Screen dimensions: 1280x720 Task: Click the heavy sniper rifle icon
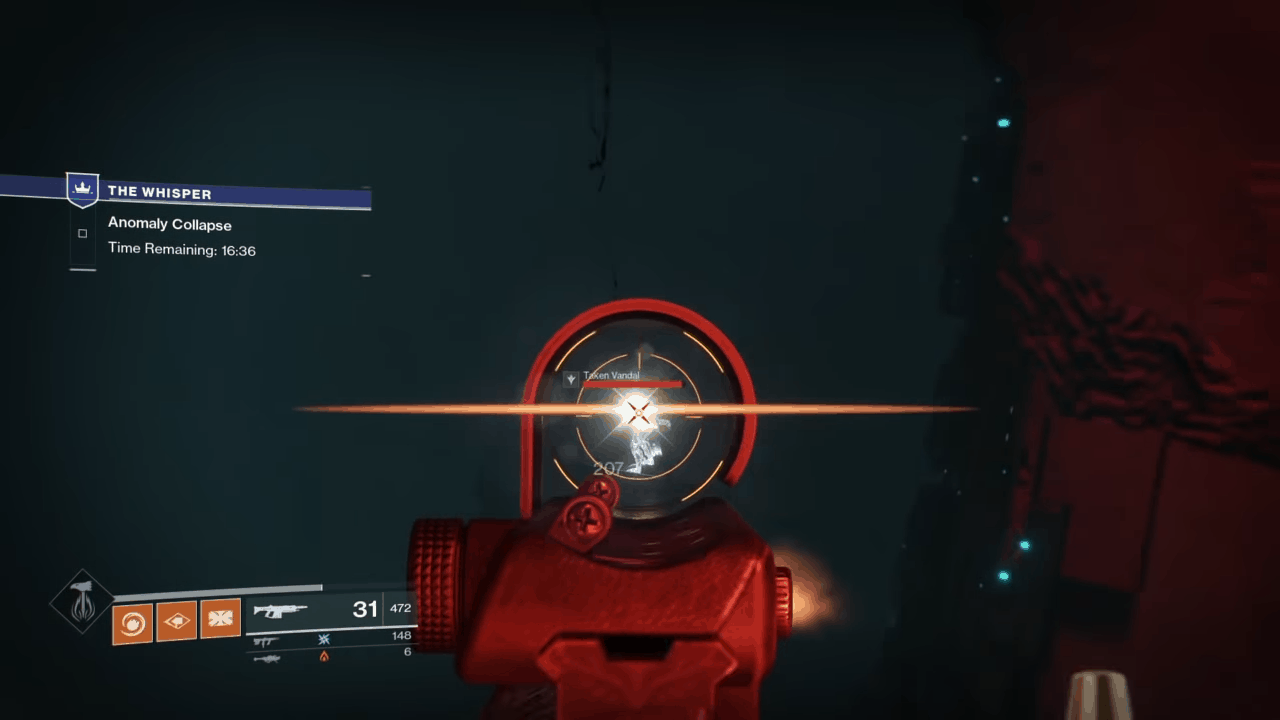point(268,656)
